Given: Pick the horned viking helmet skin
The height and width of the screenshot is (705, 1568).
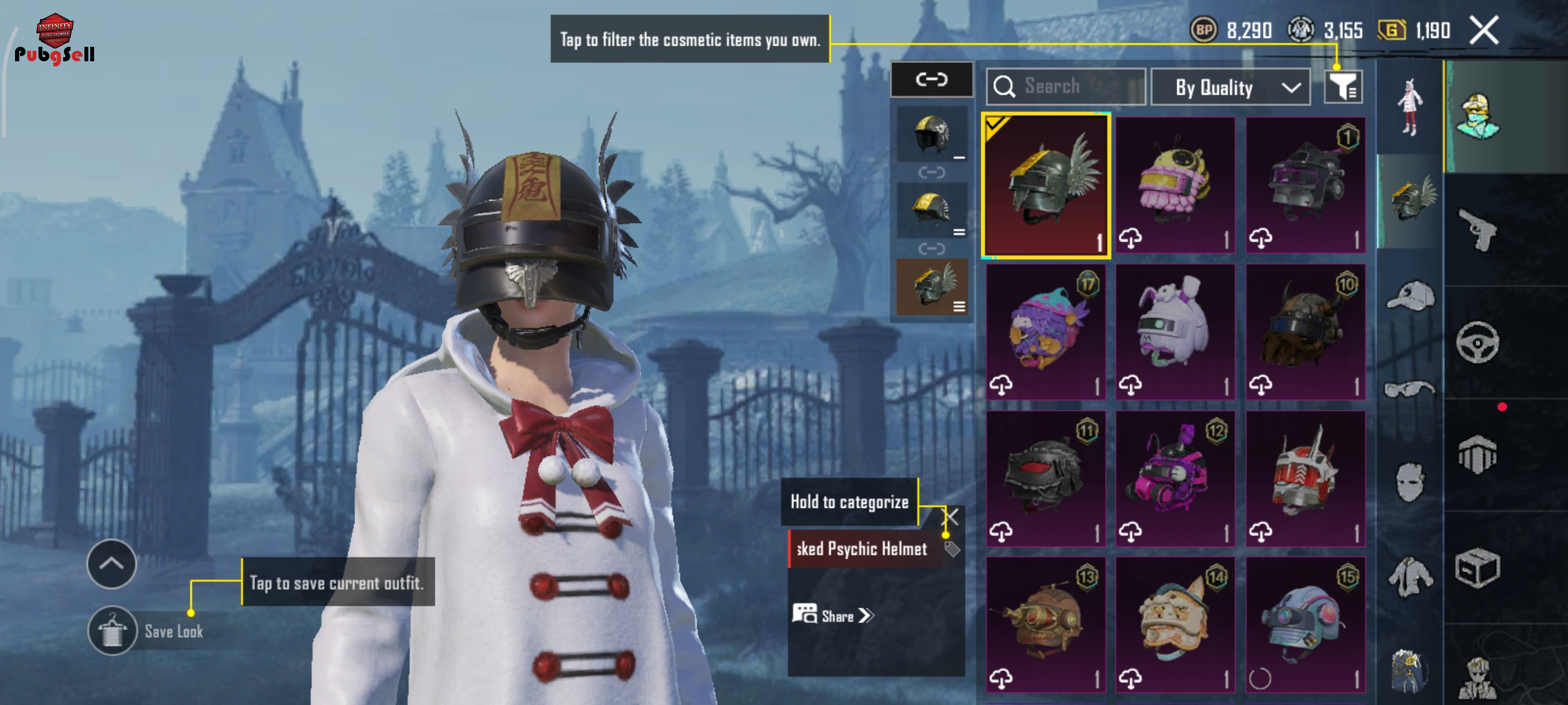Looking at the screenshot, I should [x=1305, y=332].
